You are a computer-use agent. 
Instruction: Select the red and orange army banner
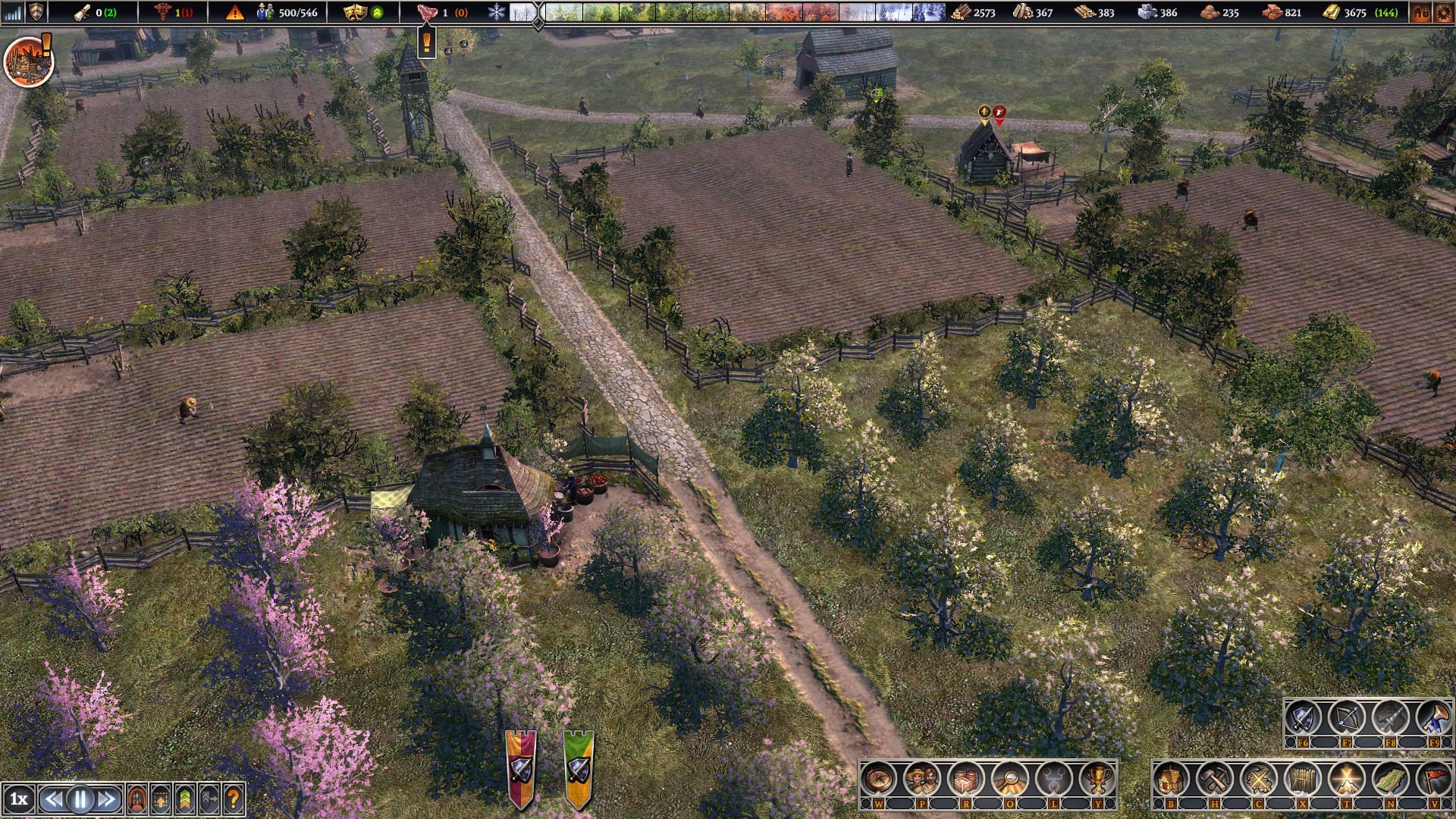[x=521, y=767]
